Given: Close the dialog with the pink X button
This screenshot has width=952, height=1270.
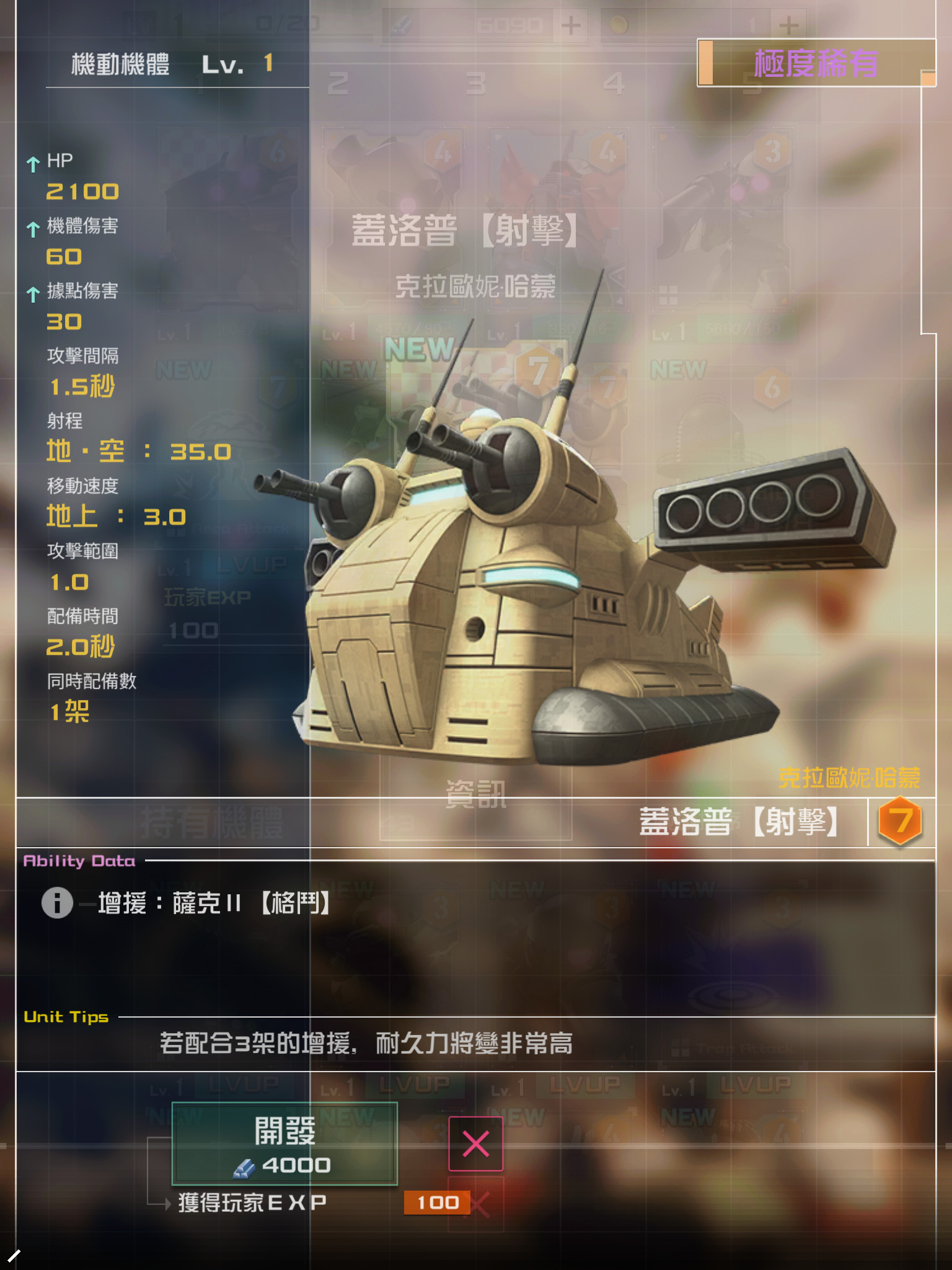Looking at the screenshot, I should pyautogui.click(x=476, y=1143).
